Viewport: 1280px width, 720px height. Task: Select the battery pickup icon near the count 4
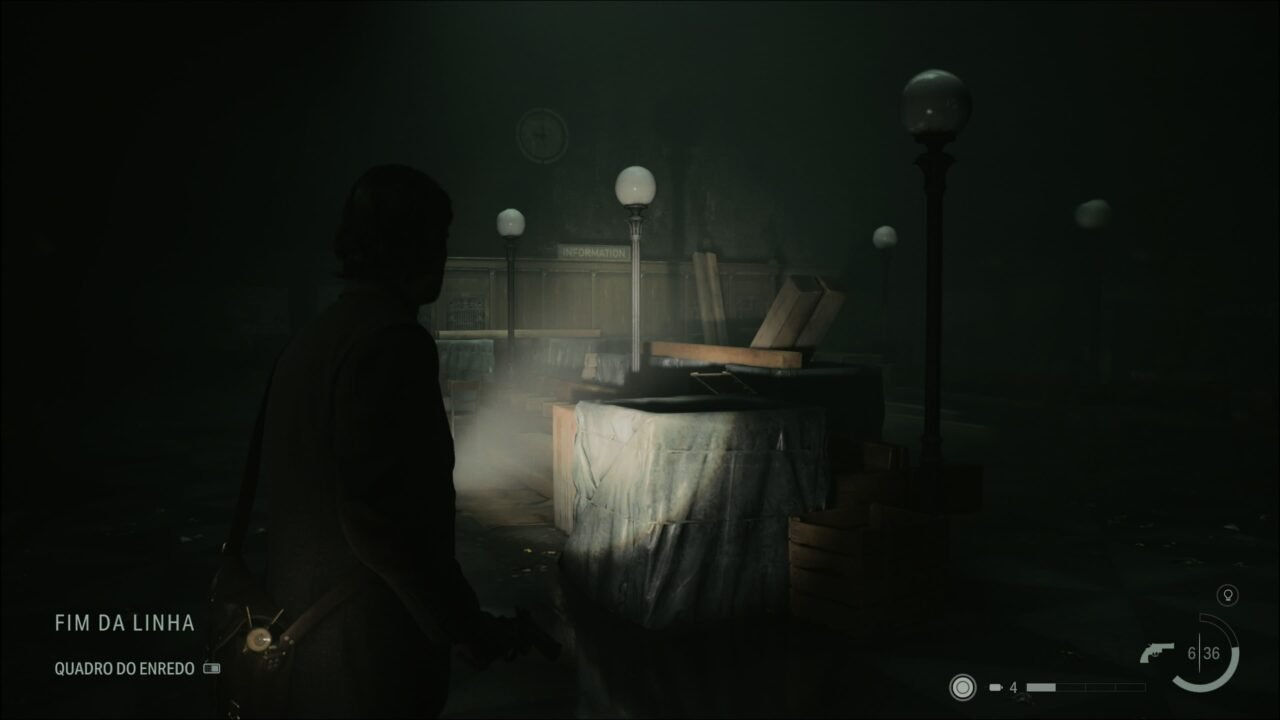pyautogui.click(x=996, y=687)
